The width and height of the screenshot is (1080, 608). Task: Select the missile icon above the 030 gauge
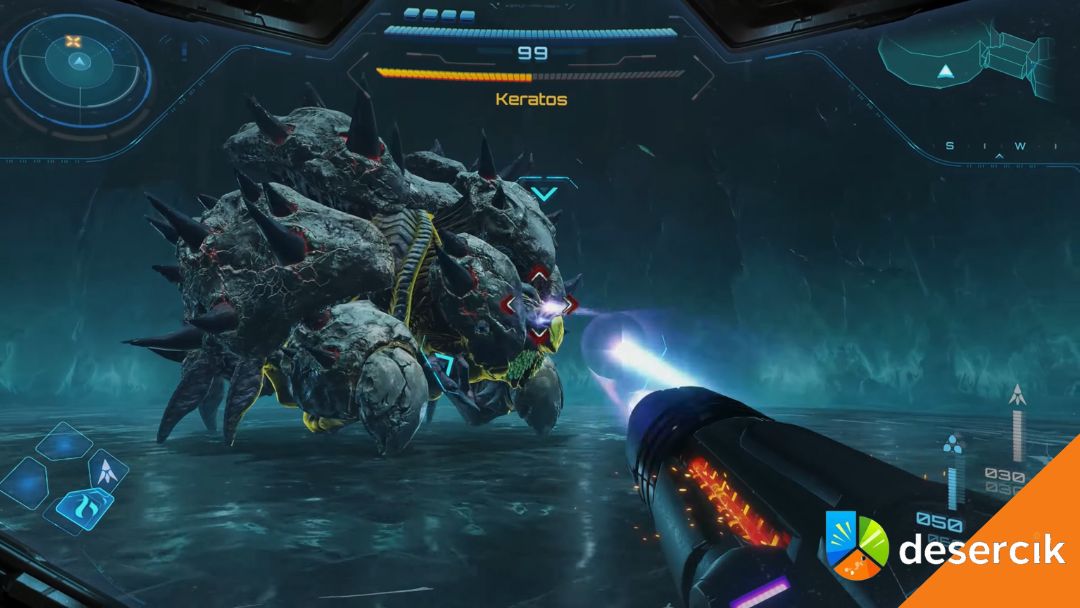tap(1018, 395)
